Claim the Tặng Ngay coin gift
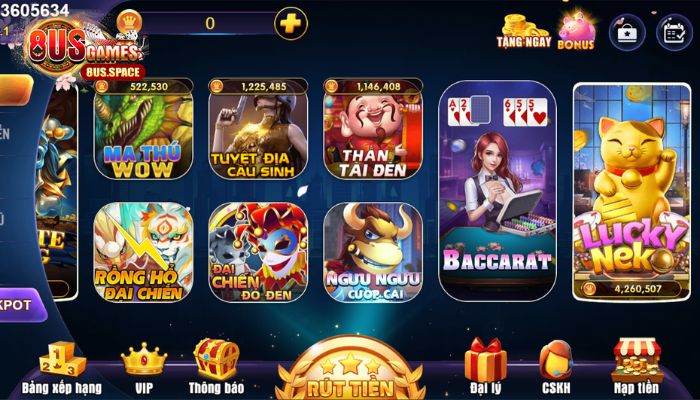The height and width of the screenshot is (400, 700). 523,31
